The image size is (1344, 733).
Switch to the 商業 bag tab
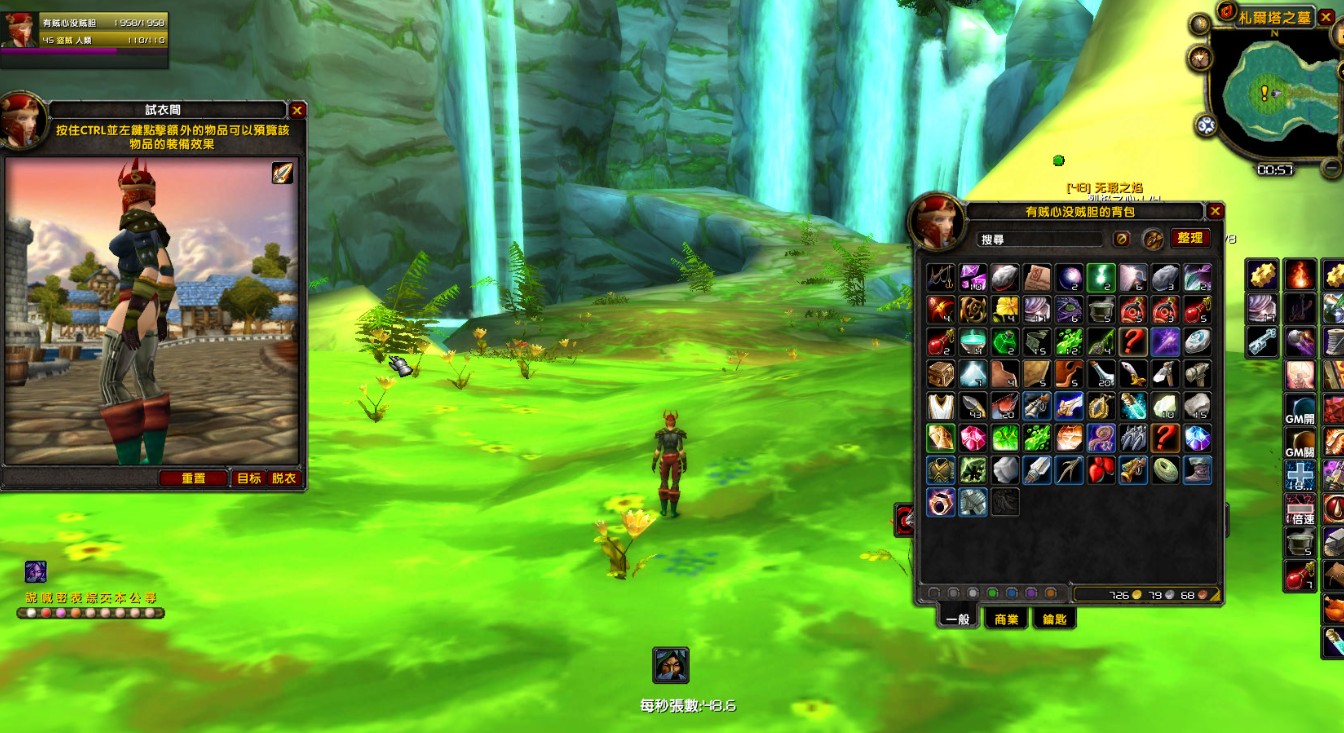[x=1006, y=619]
